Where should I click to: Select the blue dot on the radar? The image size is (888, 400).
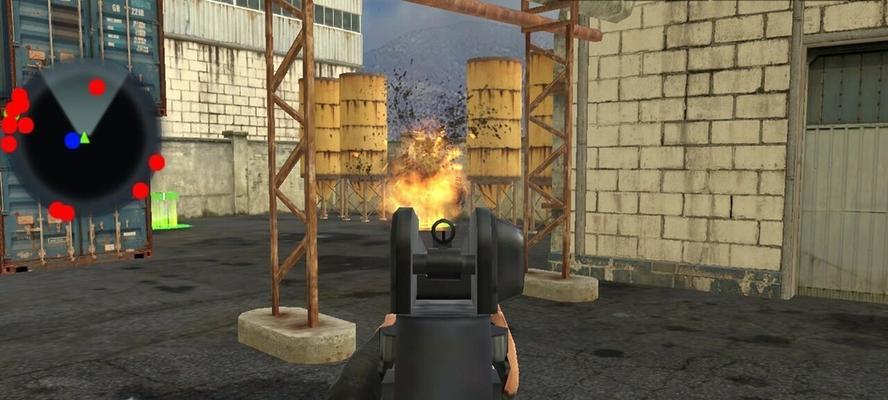(x=72, y=140)
